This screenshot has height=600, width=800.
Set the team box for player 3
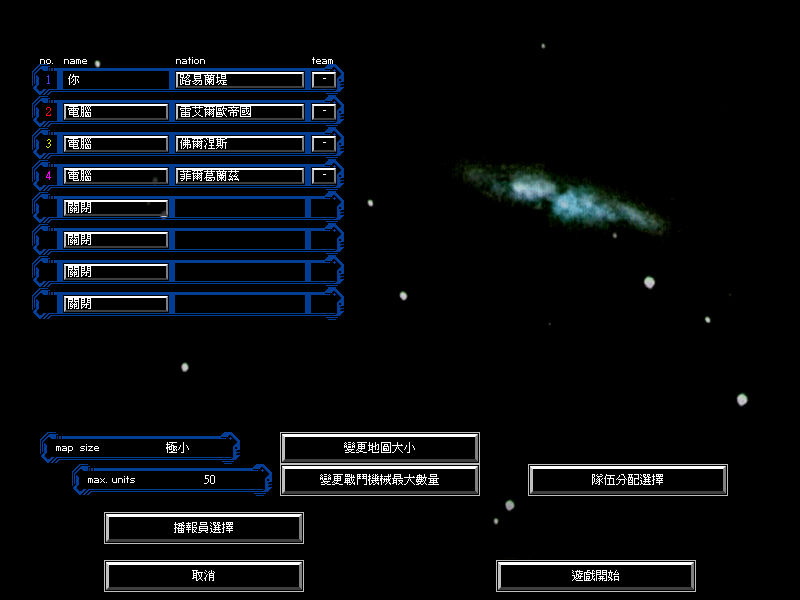(323, 144)
